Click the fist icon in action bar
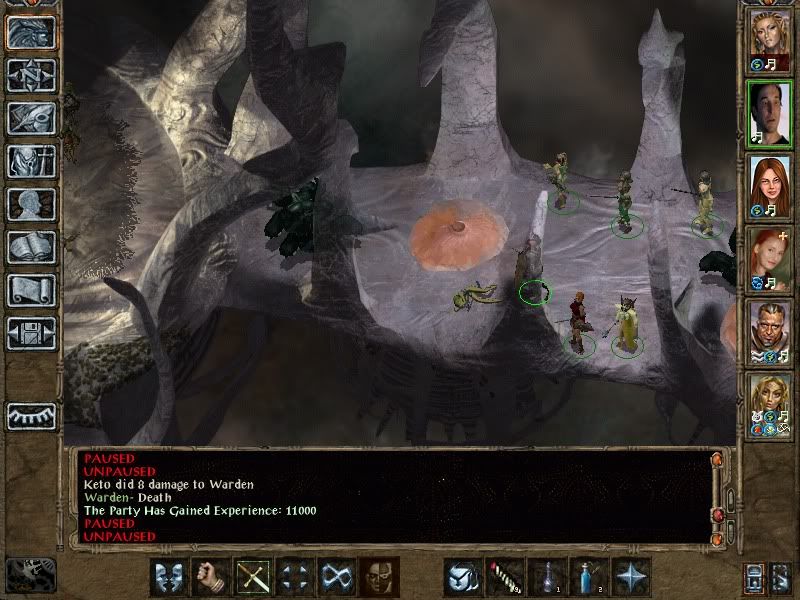 pyautogui.click(x=211, y=577)
